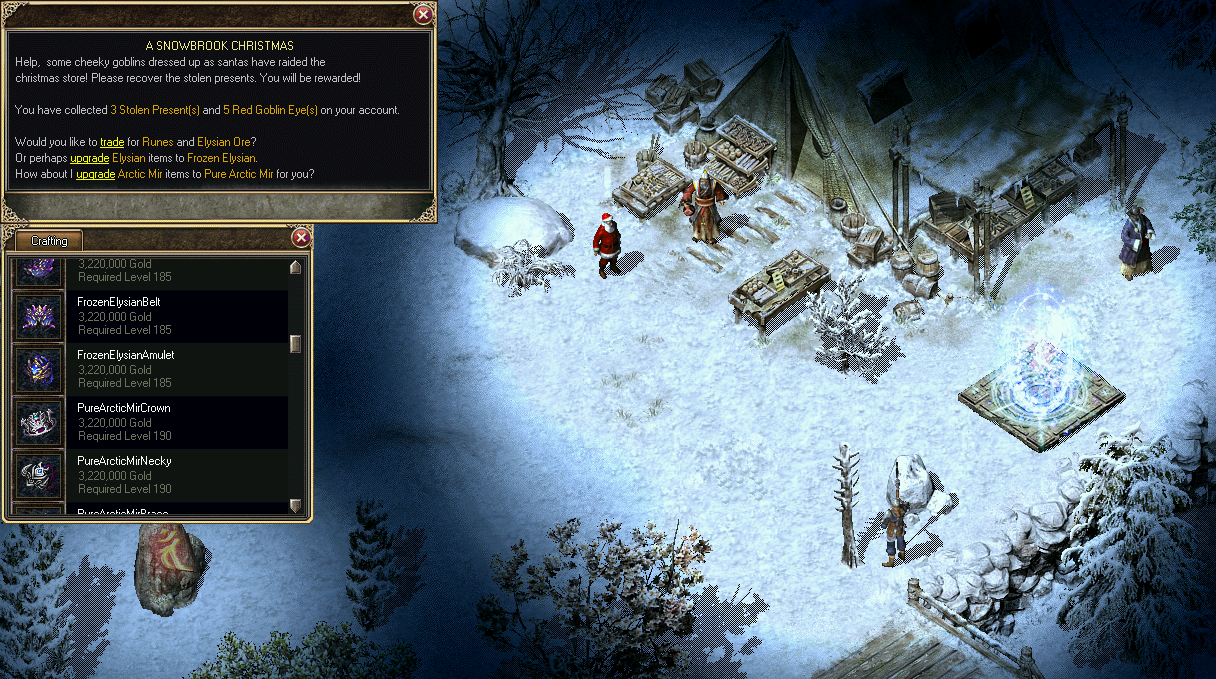Image resolution: width=1216 pixels, height=679 pixels.
Task: Select PureArcticMirNecky from the list
Action: click(x=150, y=475)
